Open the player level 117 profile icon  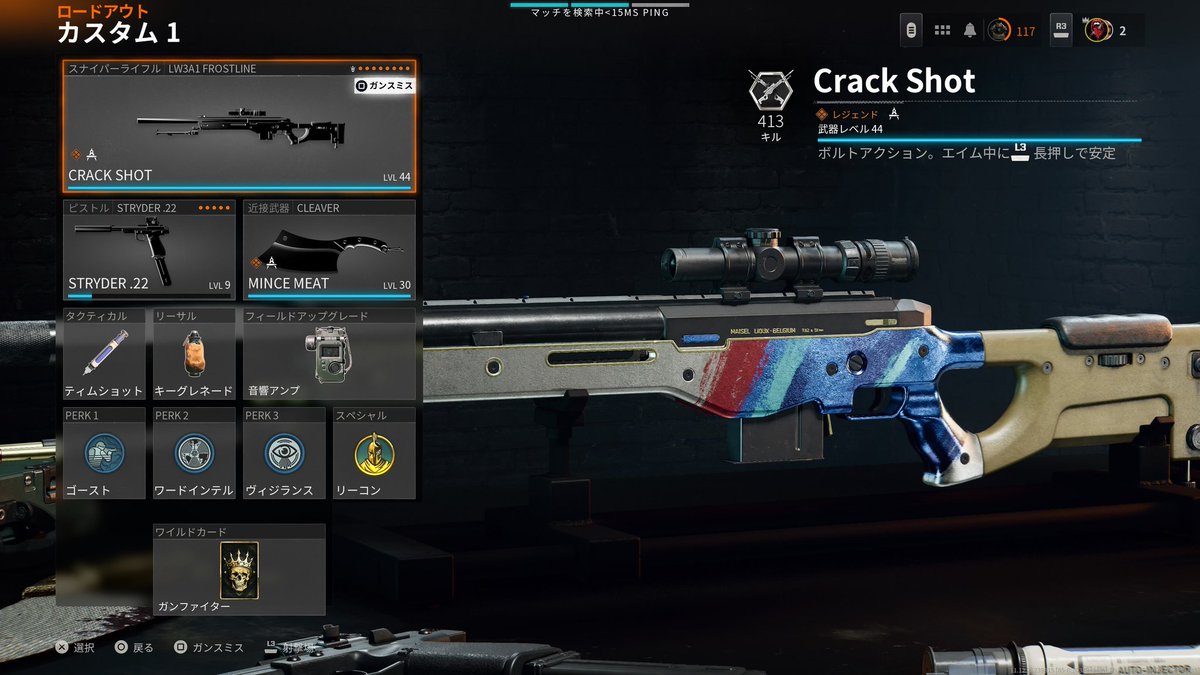(1010, 31)
